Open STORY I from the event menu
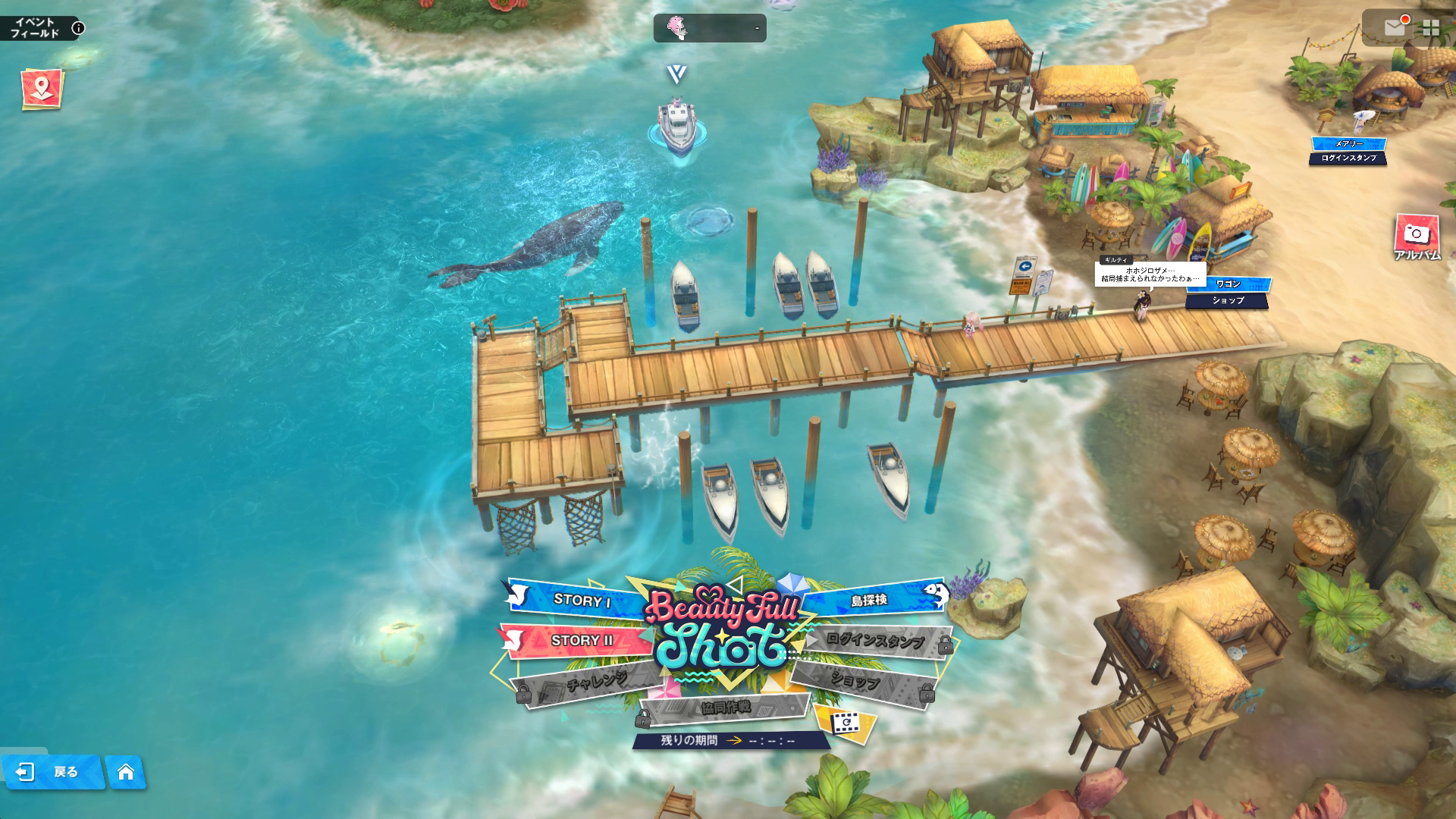This screenshot has height=819, width=1456. click(x=581, y=600)
